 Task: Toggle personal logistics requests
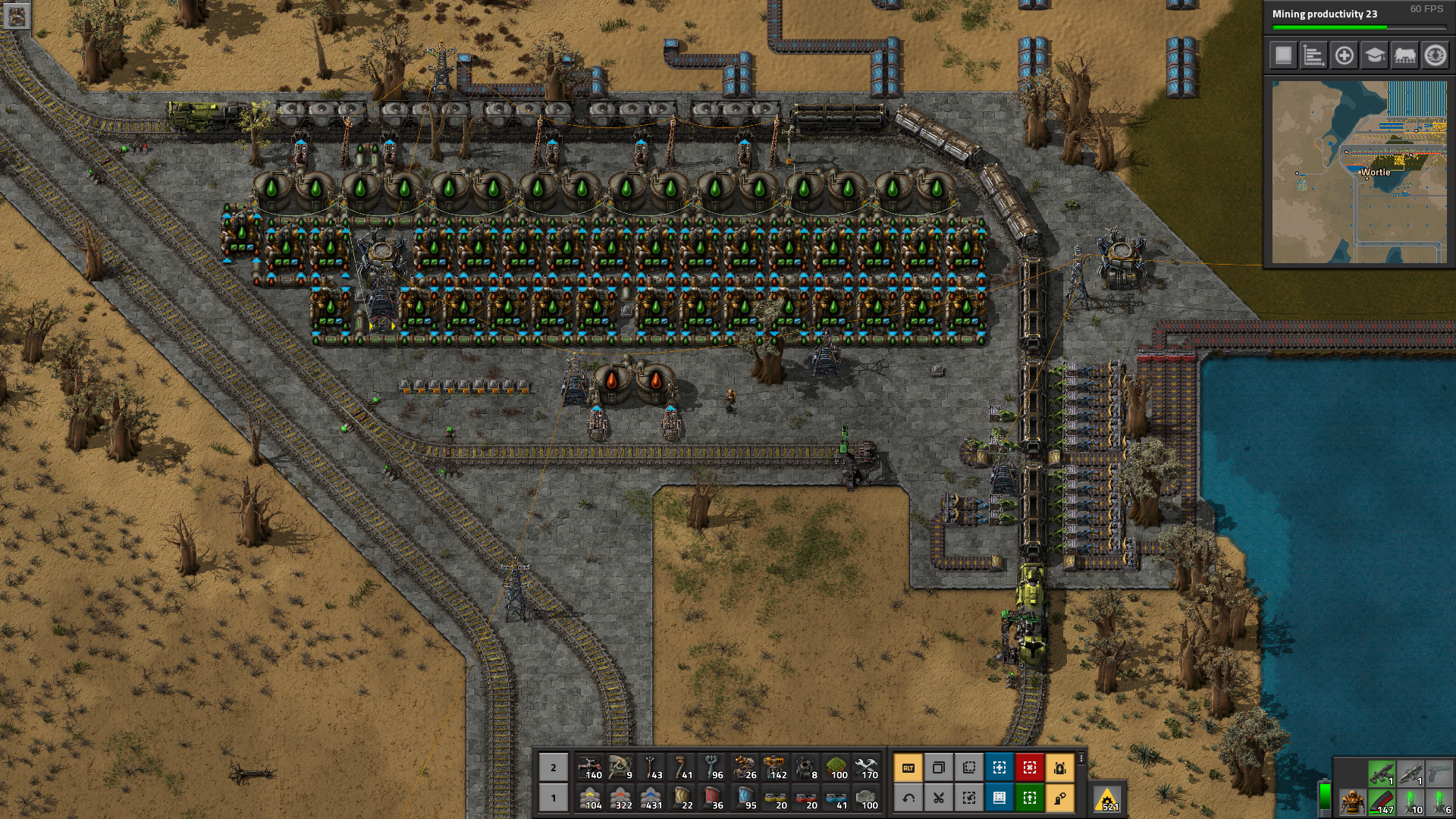(x=1060, y=797)
